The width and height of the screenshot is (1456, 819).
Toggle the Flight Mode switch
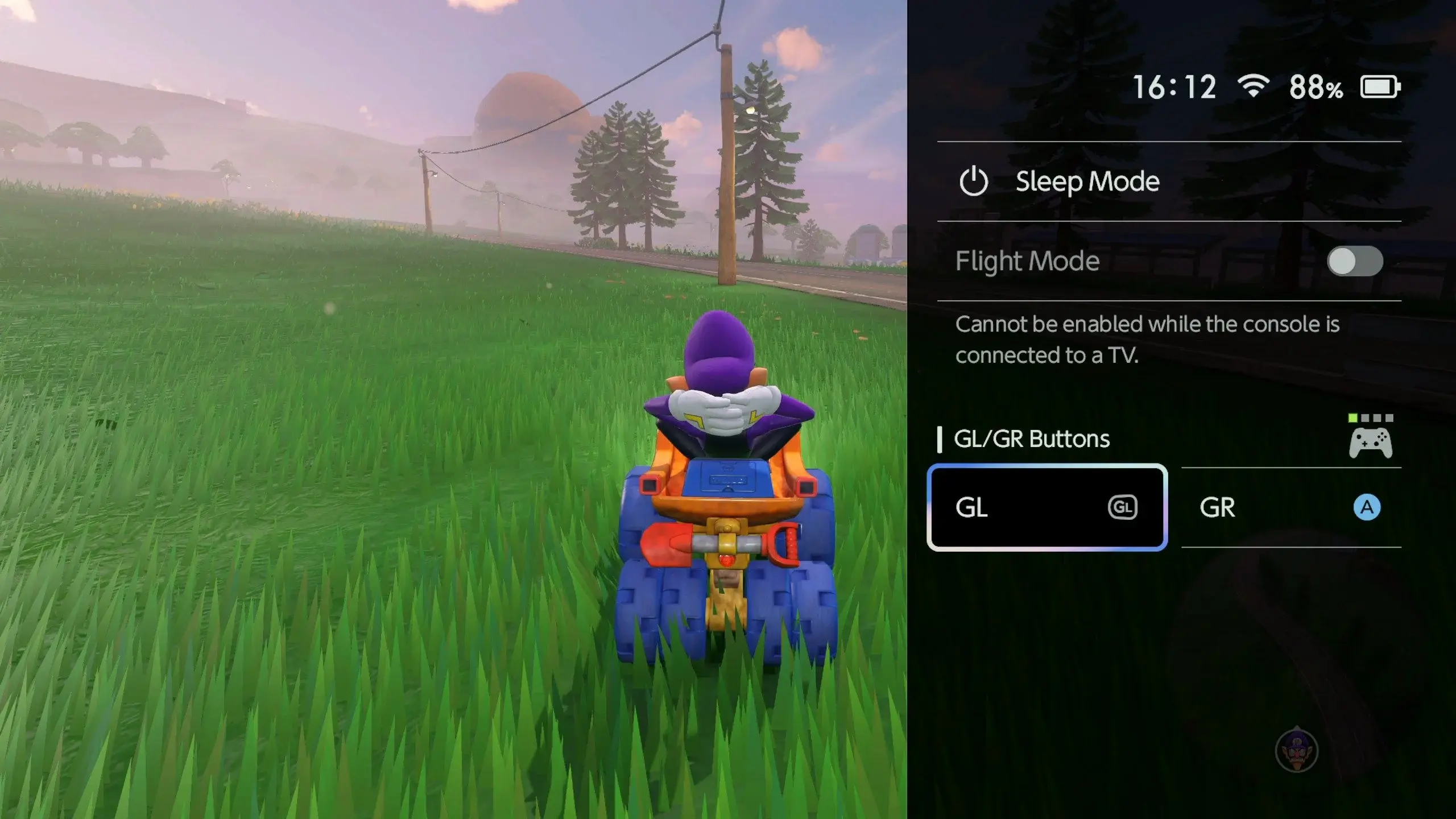click(1355, 262)
